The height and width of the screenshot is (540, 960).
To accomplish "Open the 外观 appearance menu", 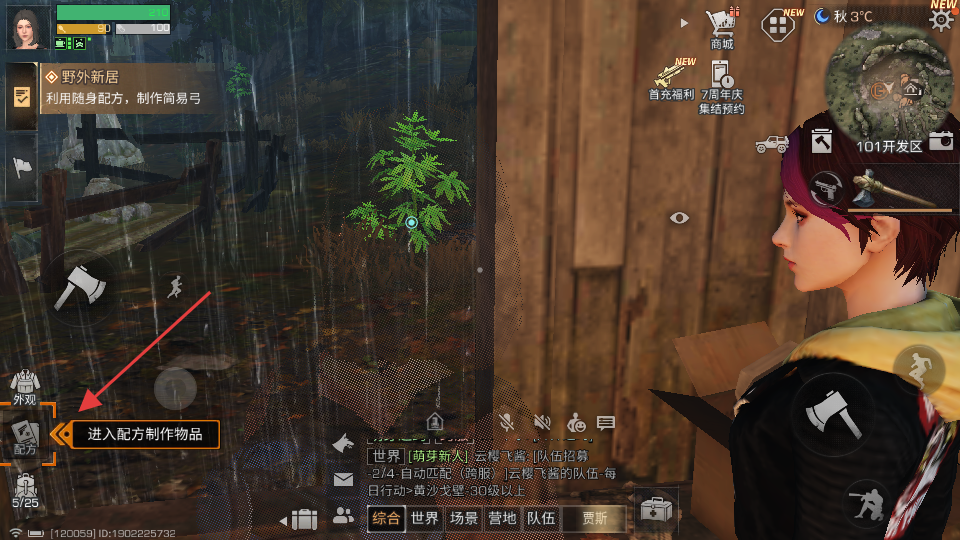I will (x=24, y=386).
